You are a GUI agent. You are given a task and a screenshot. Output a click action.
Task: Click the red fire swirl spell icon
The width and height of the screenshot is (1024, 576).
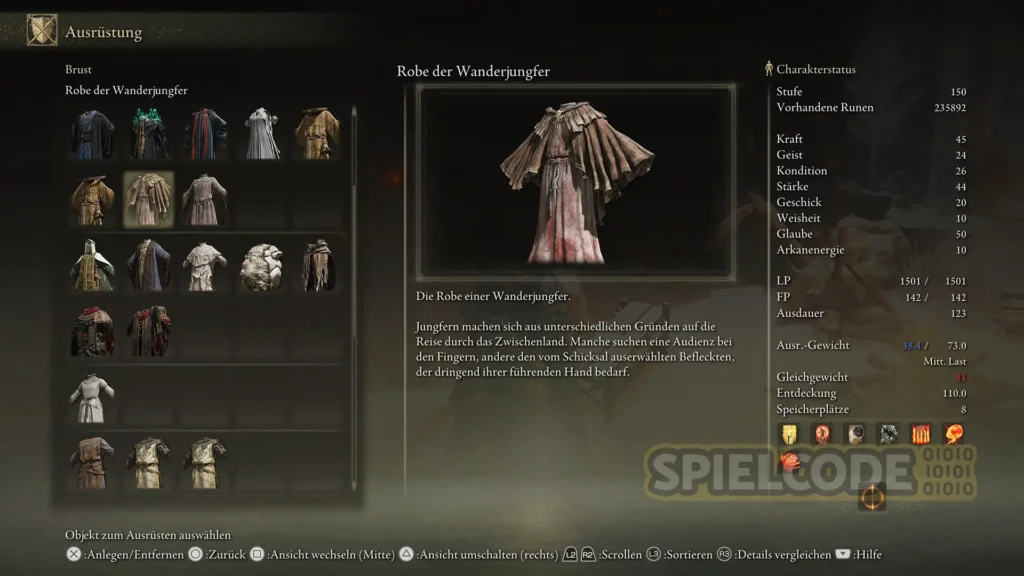pyautogui.click(x=954, y=434)
